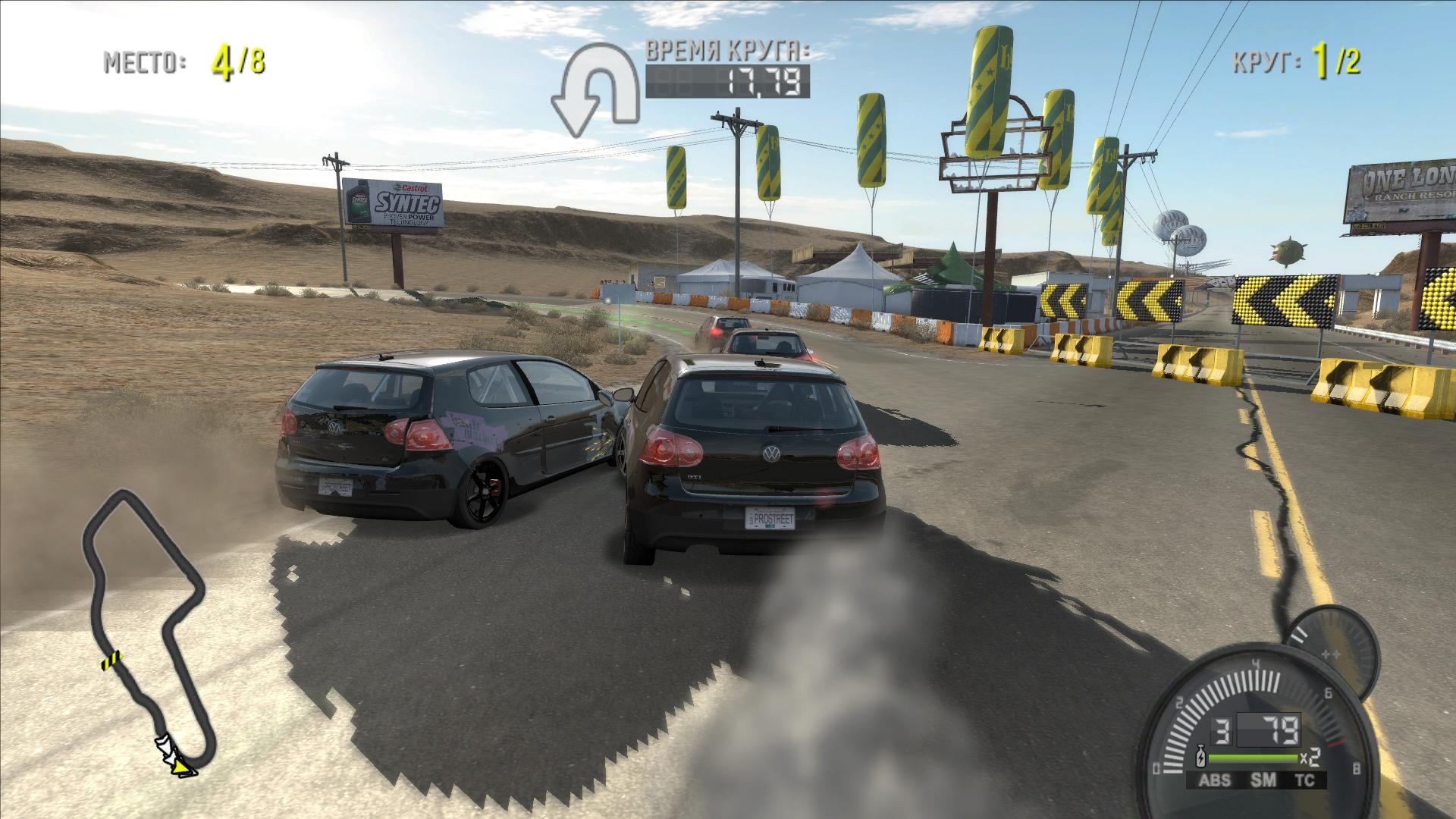Click the track layout minimap

click(x=144, y=629)
